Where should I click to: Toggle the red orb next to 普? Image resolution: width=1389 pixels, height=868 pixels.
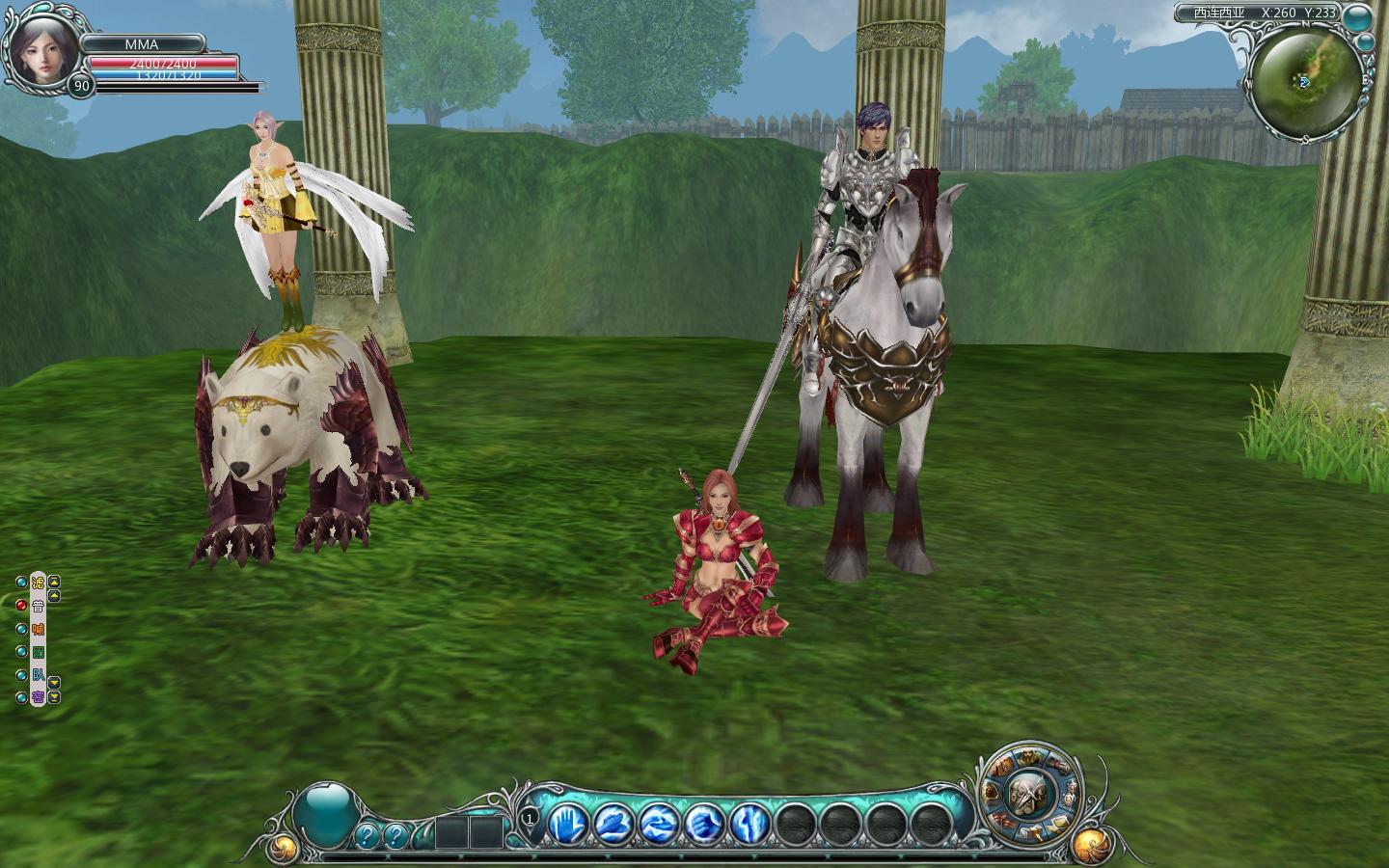[22, 606]
